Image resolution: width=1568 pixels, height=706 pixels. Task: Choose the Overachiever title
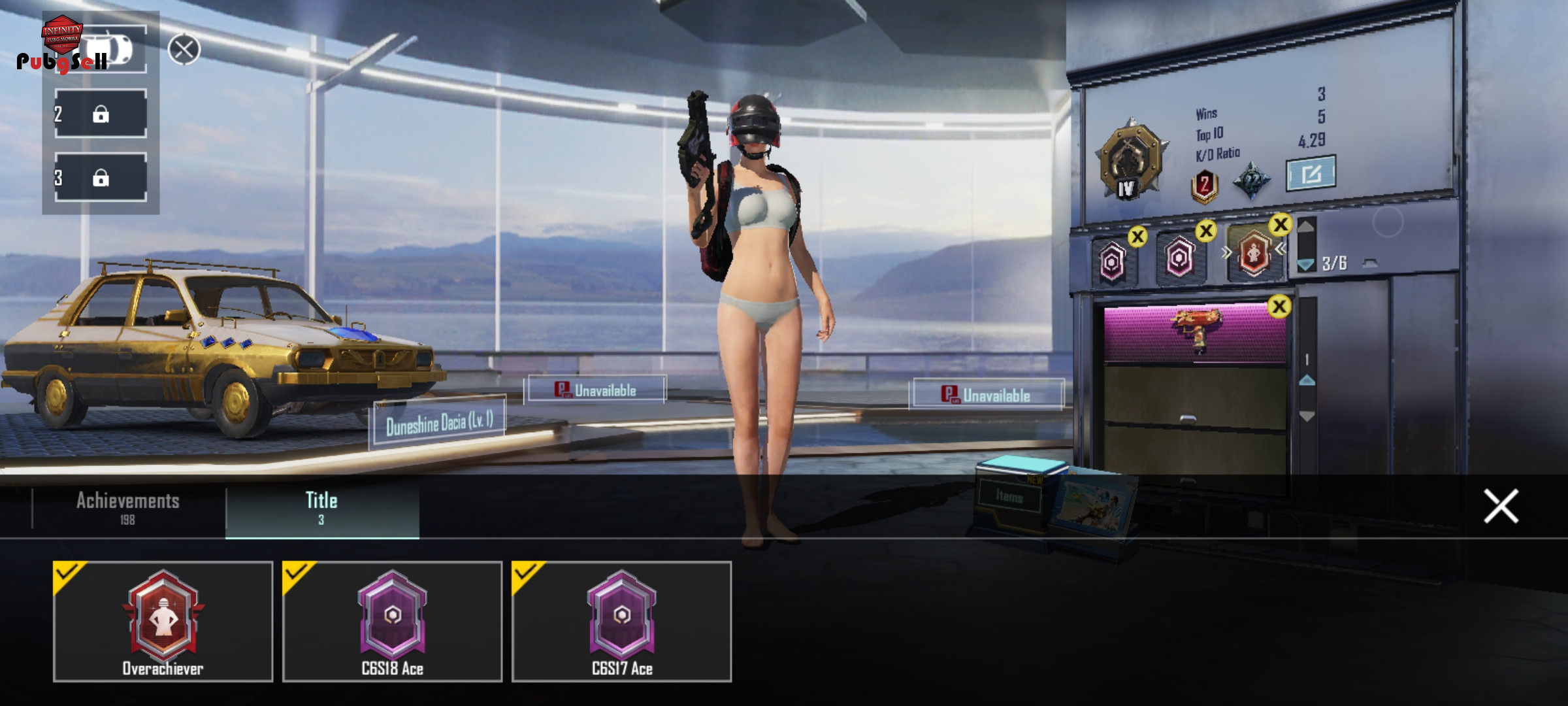163,621
